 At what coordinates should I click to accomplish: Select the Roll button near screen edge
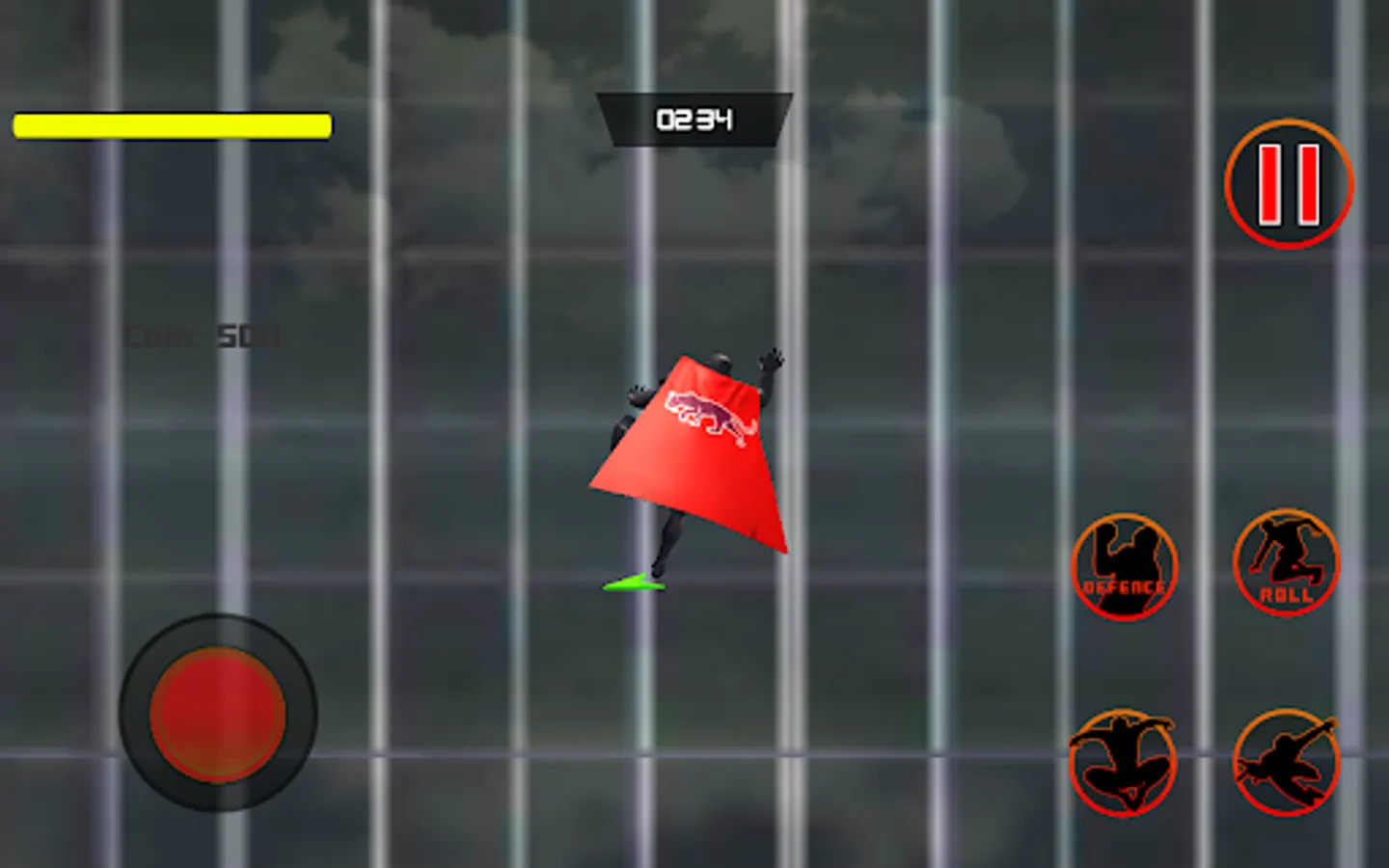click(1286, 564)
